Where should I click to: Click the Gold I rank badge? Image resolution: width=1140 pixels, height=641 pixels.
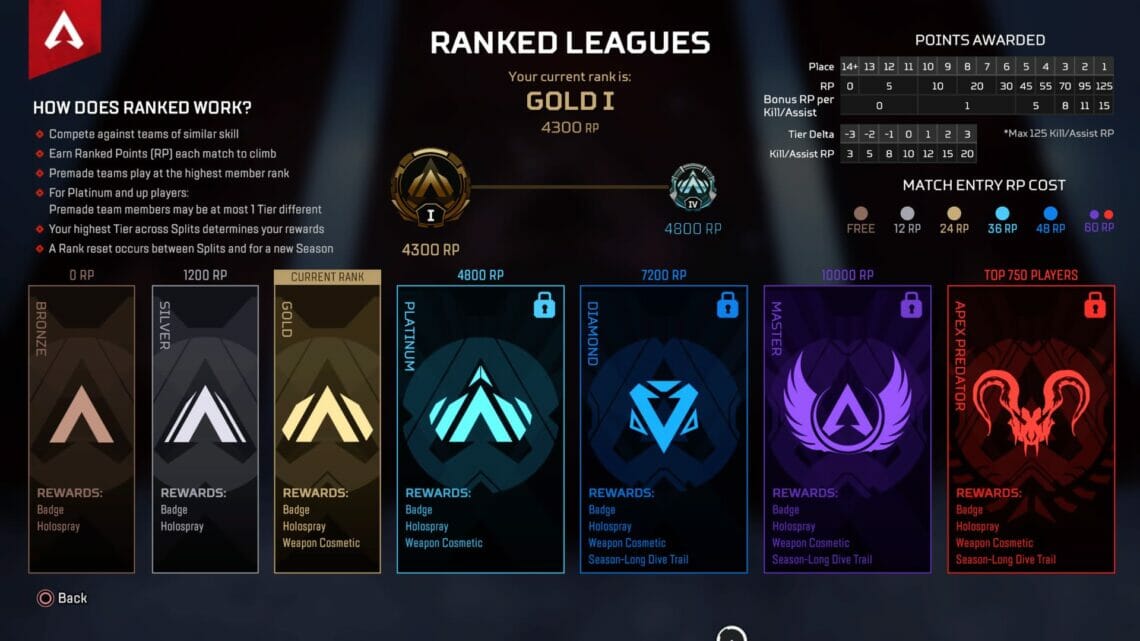(431, 188)
